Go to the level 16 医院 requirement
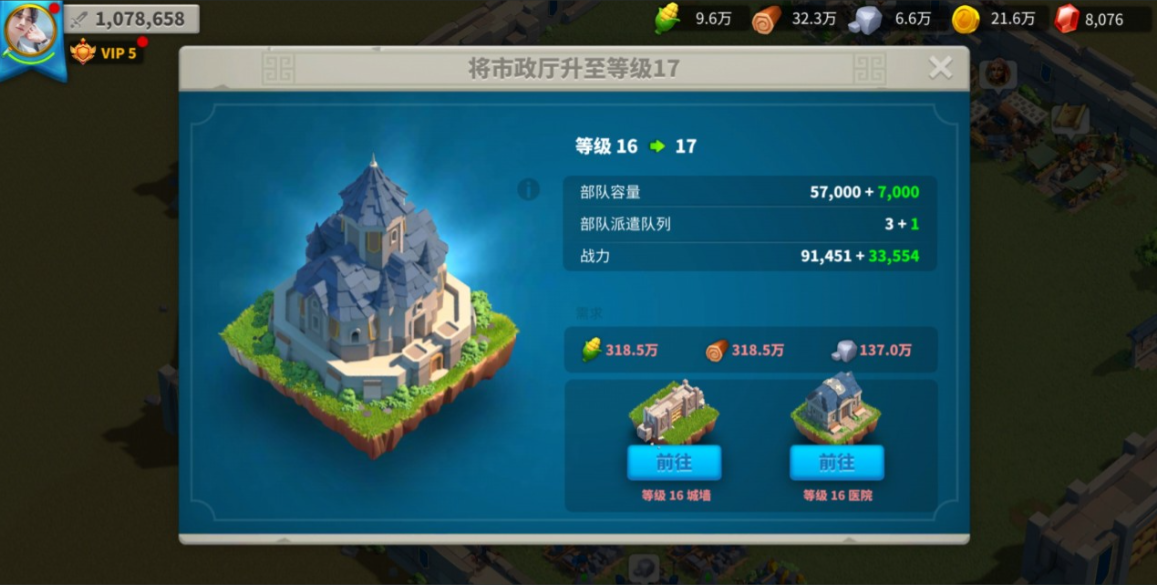This screenshot has height=585, width=1157. [x=836, y=462]
